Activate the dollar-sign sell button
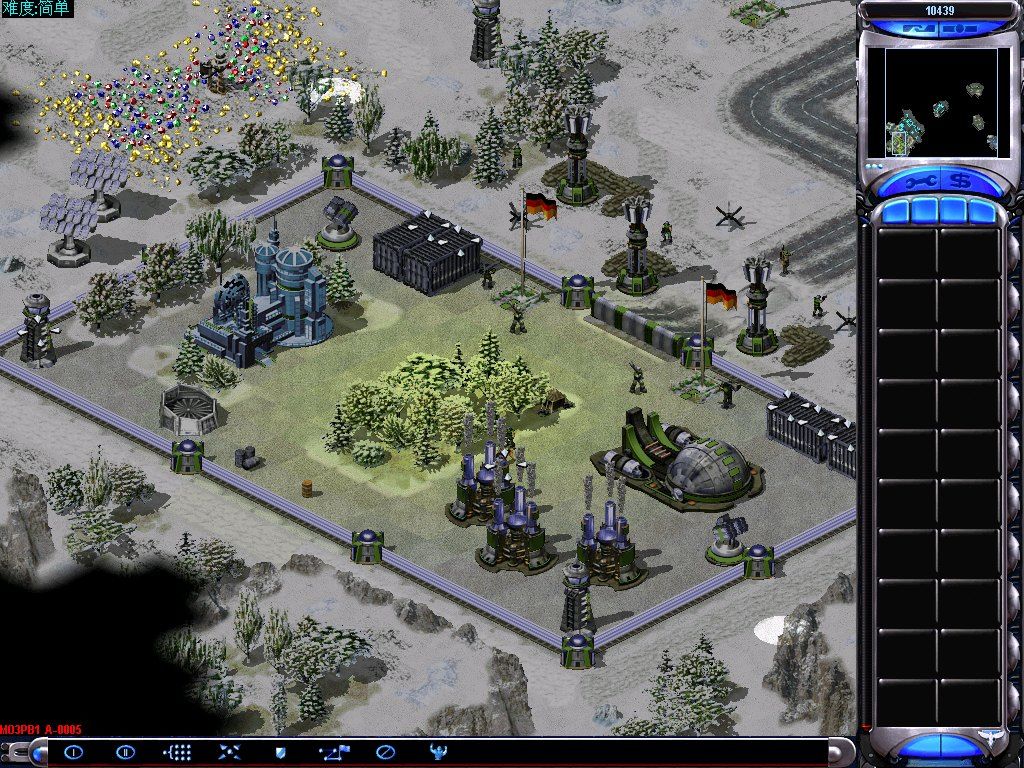 [x=958, y=182]
